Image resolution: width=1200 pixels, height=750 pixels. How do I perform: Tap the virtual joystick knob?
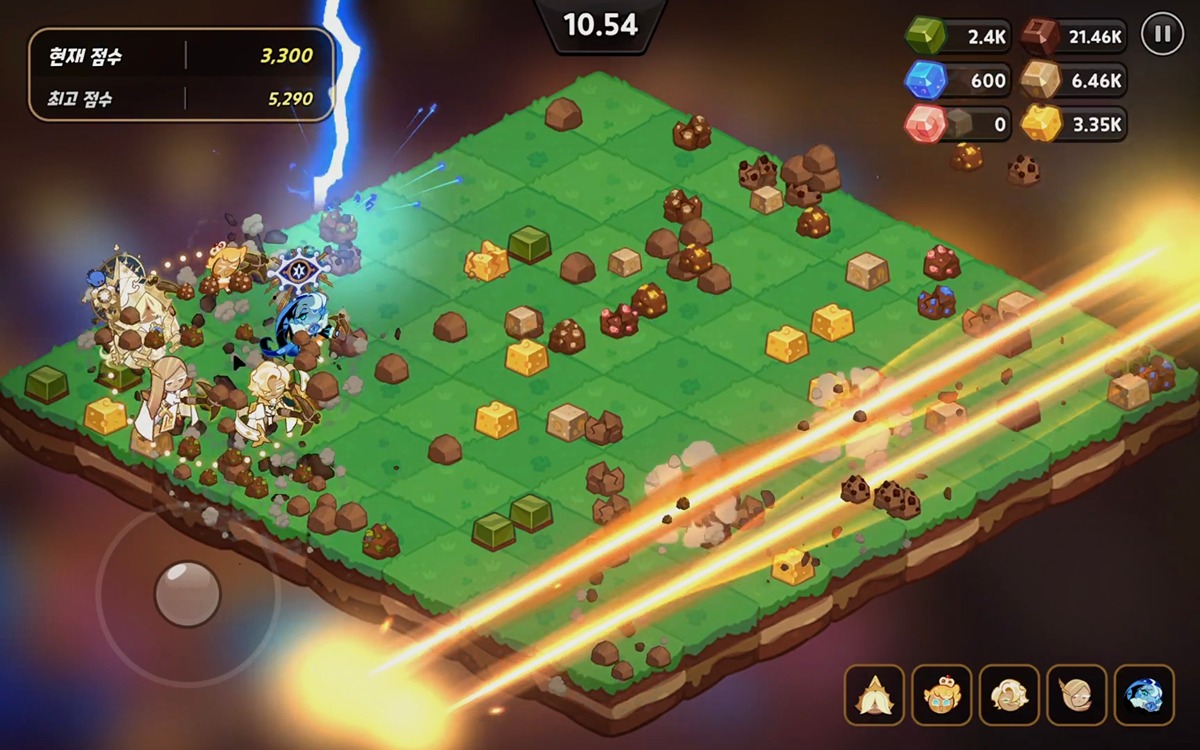point(187,593)
